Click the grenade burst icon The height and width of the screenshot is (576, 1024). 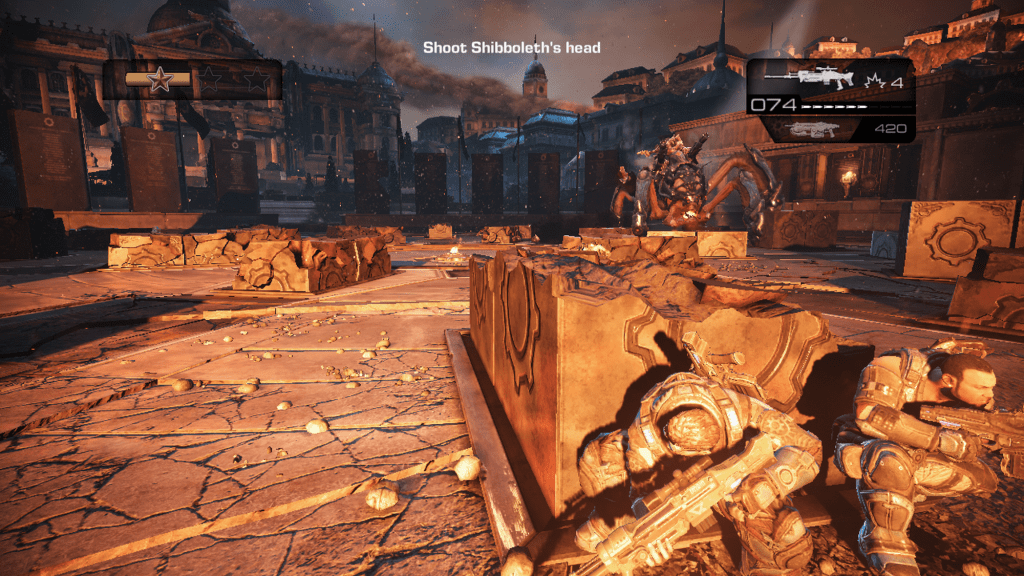pyautogui.click(x=869, y=79)
